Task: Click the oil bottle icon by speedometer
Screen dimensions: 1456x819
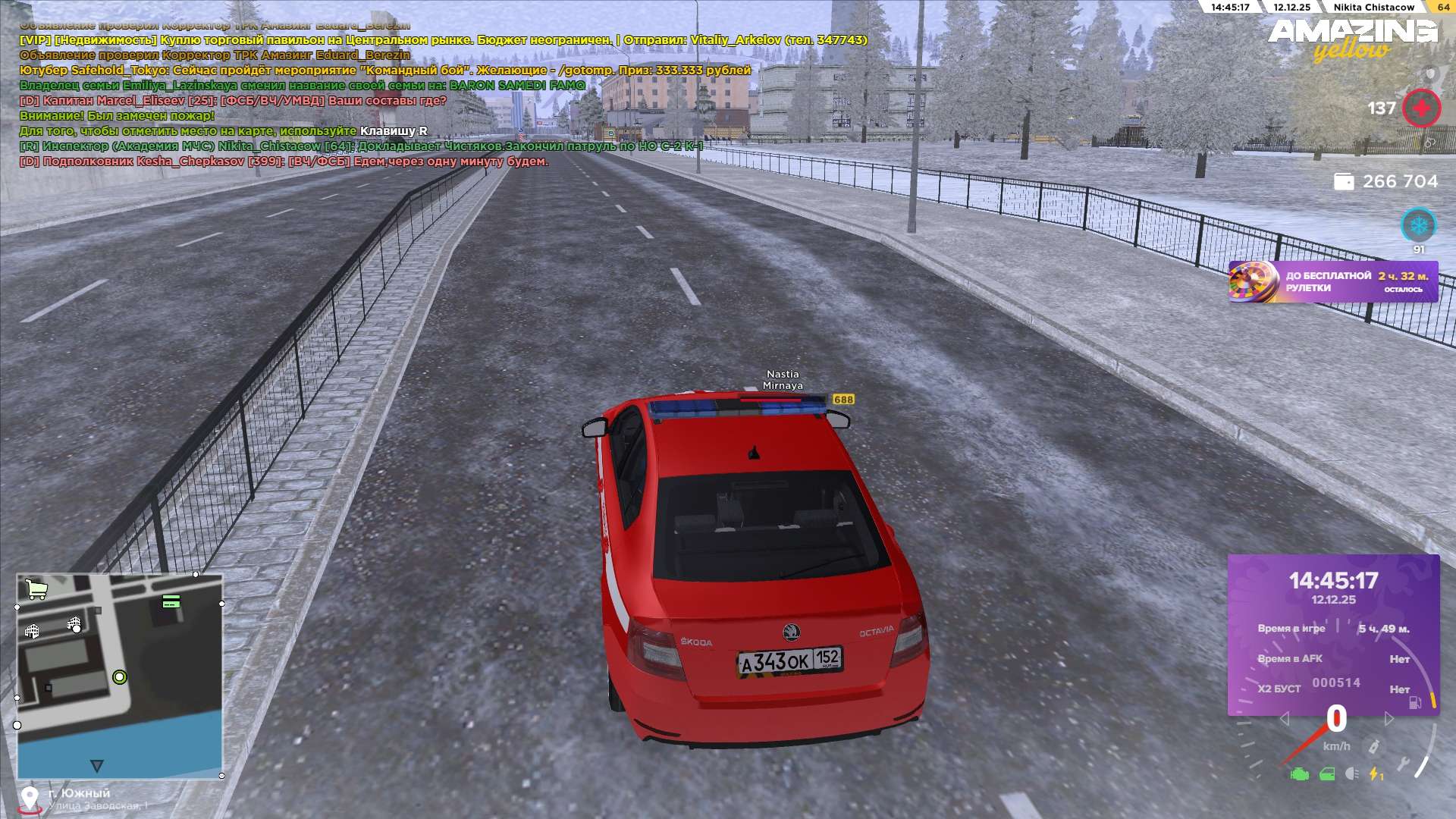Action: point(1373,746)
